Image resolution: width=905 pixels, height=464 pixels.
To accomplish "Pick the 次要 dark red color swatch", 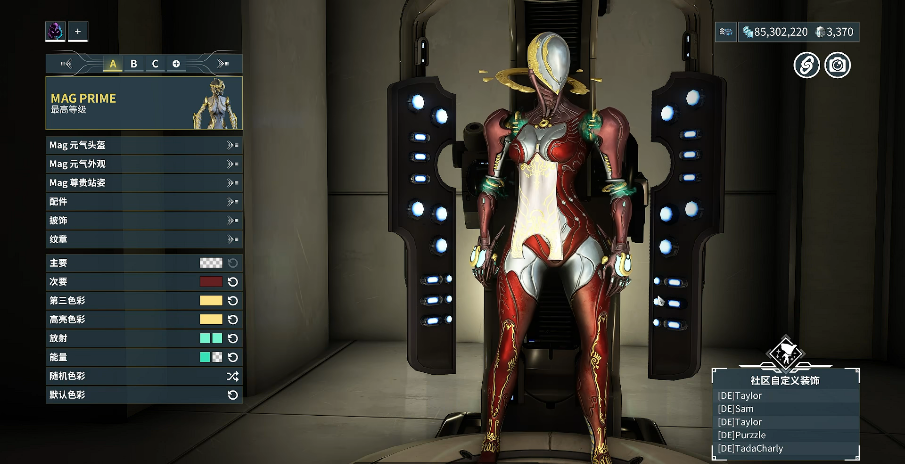I will click(210, 282).
